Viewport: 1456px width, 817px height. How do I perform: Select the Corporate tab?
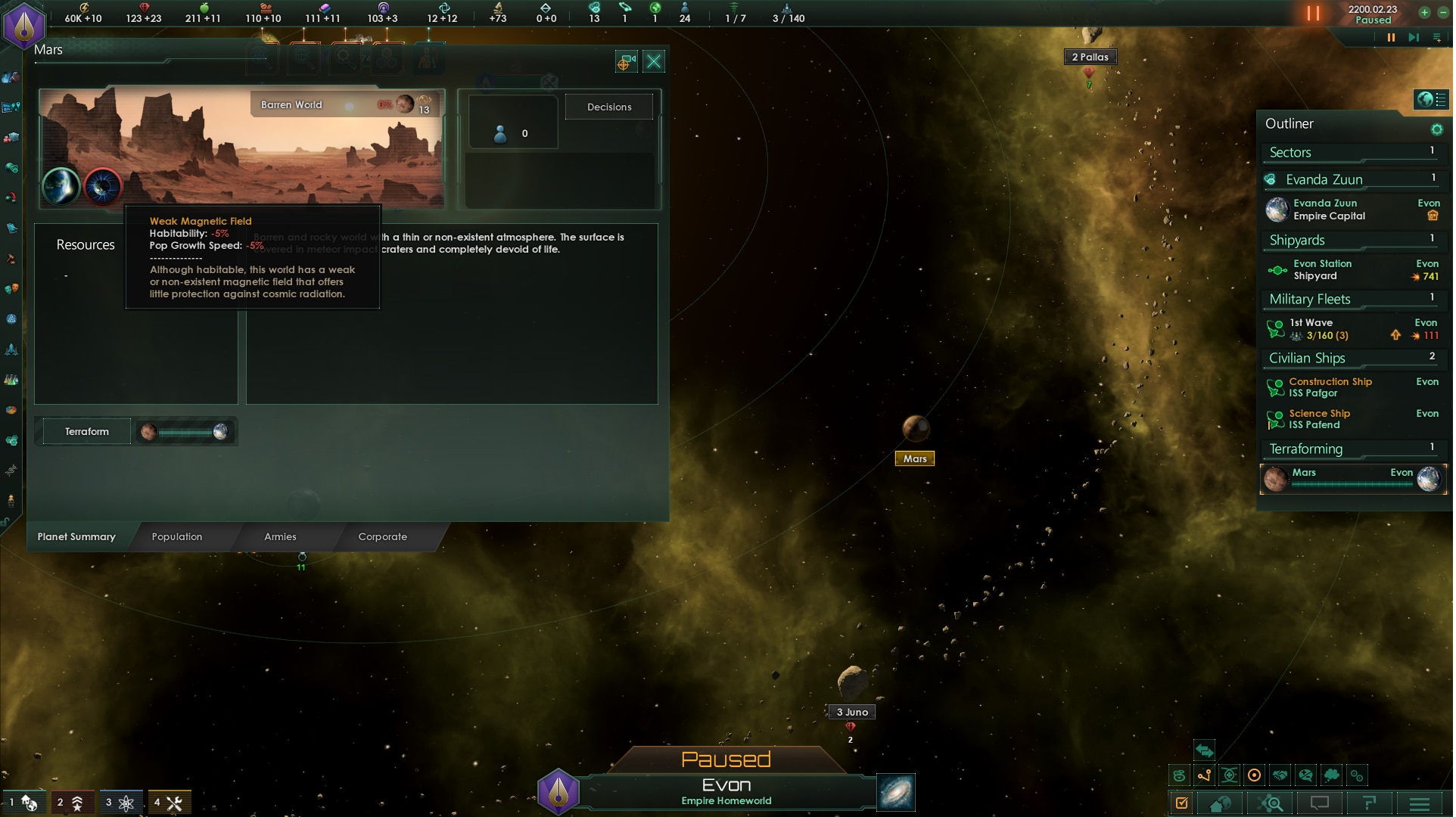tap(383, 537)
